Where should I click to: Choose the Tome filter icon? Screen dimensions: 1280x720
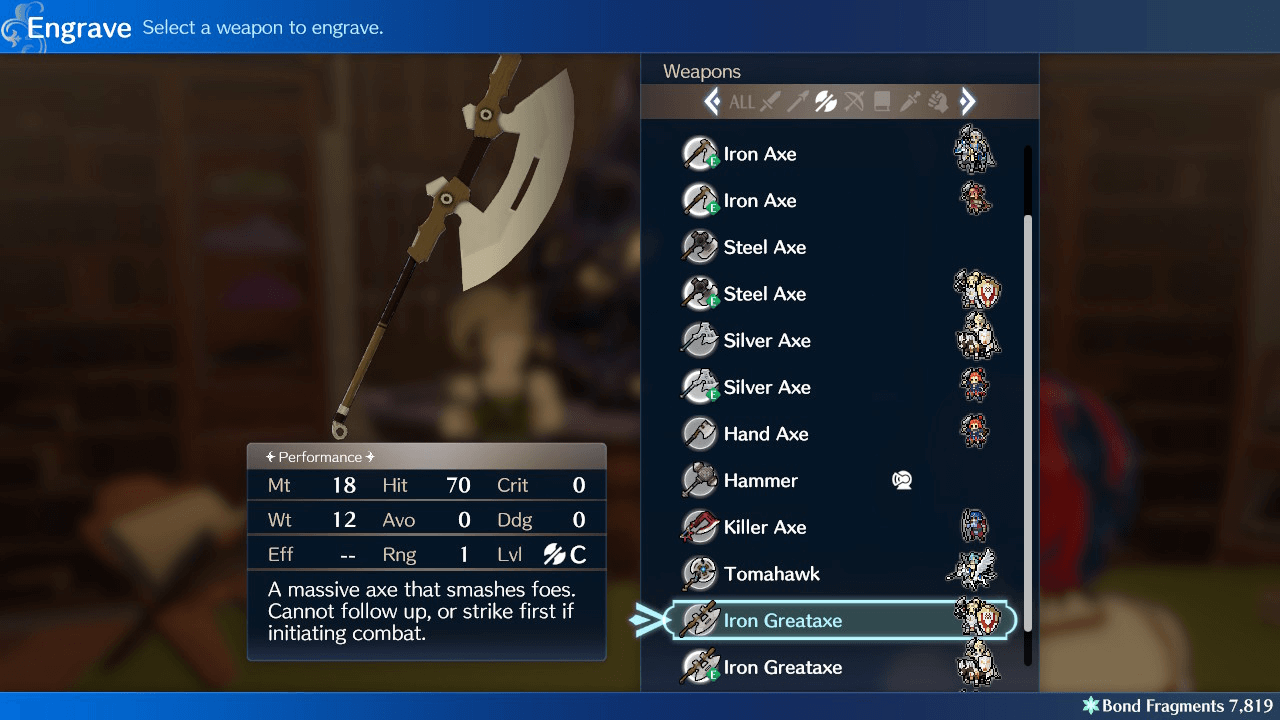coord(882,101)
